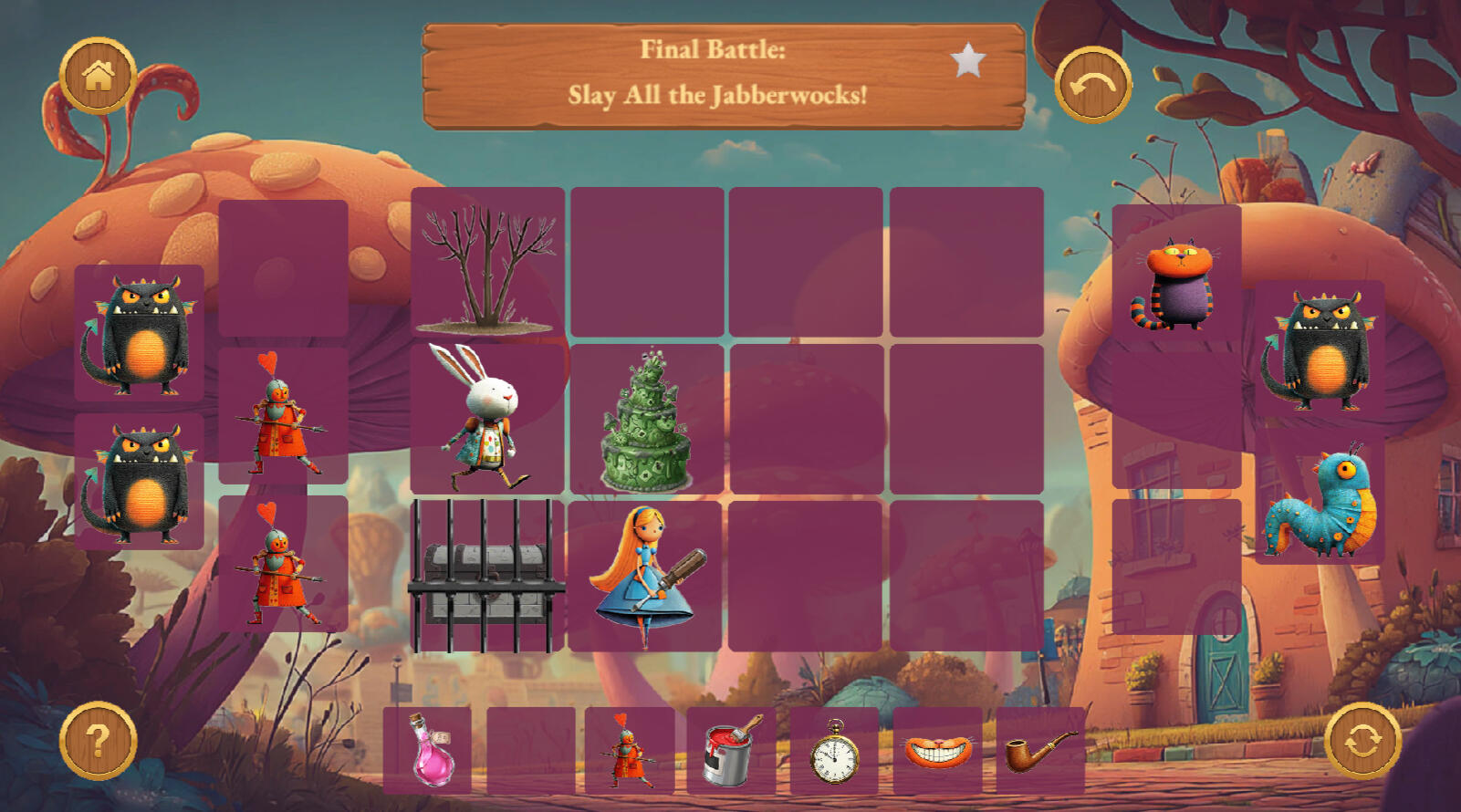The width and height of the screenshot is (1461, 812).
Task: Return to the home screen
Action: click(98, 76)
